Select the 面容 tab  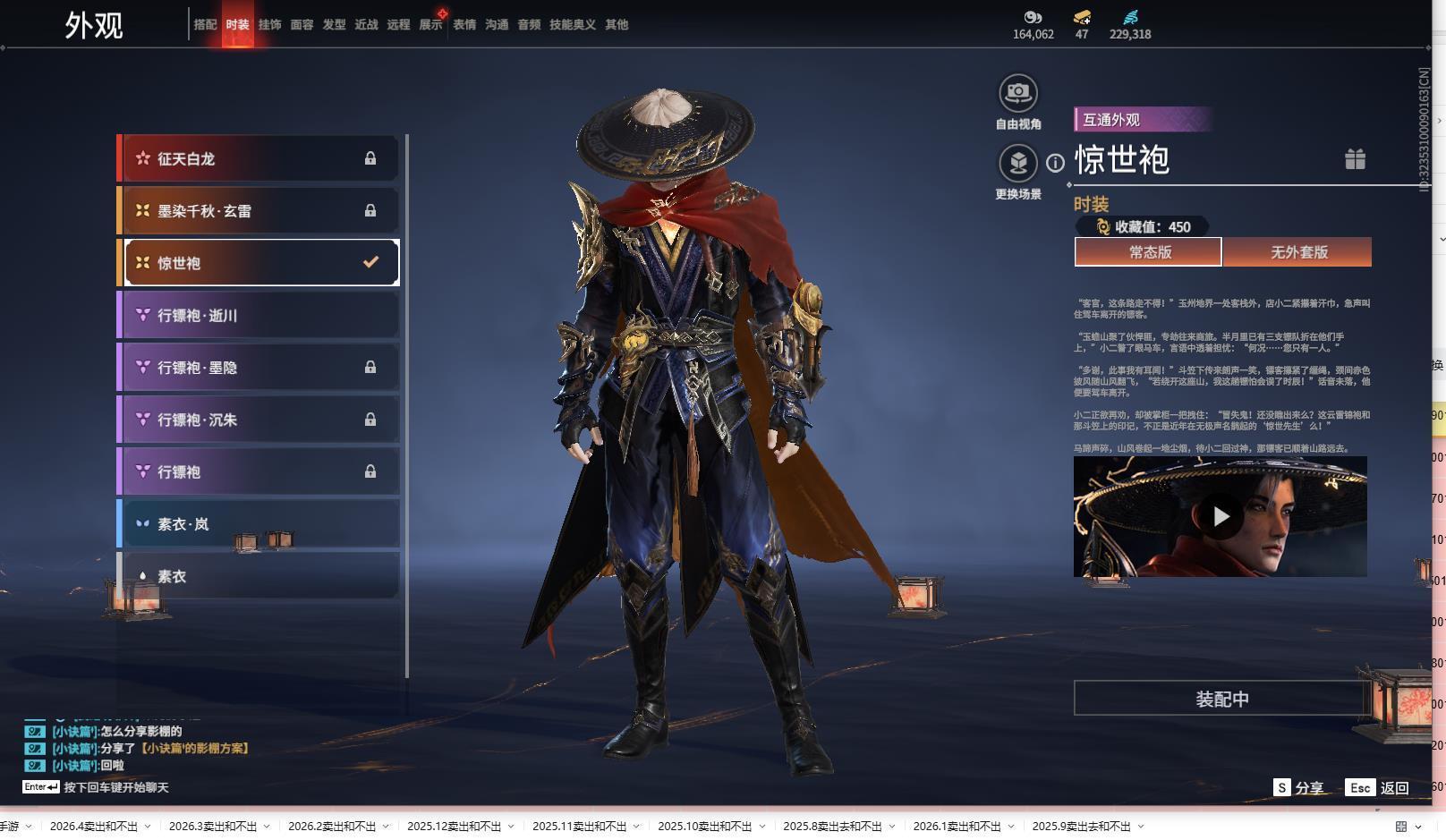pyautogui.click(x=302, y=25)
